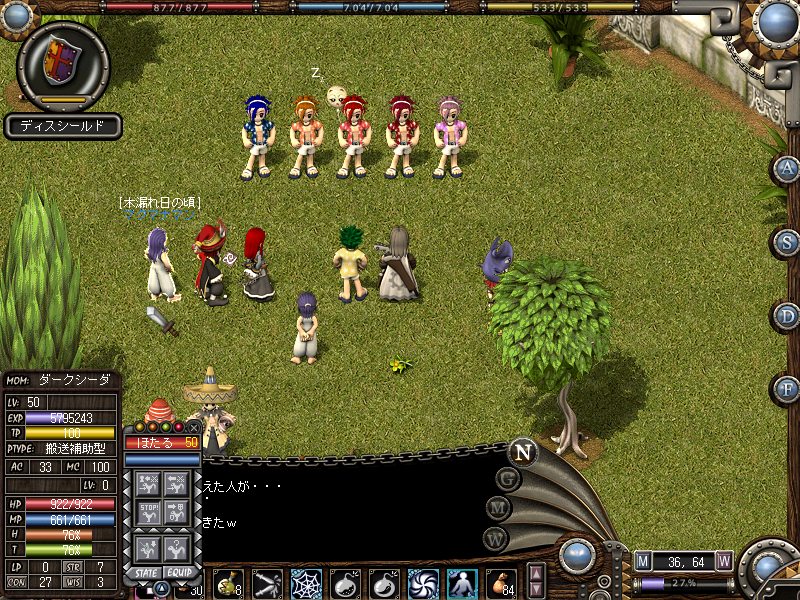Use the spider web skill slot
800x600 pixels.
(306, 583)
